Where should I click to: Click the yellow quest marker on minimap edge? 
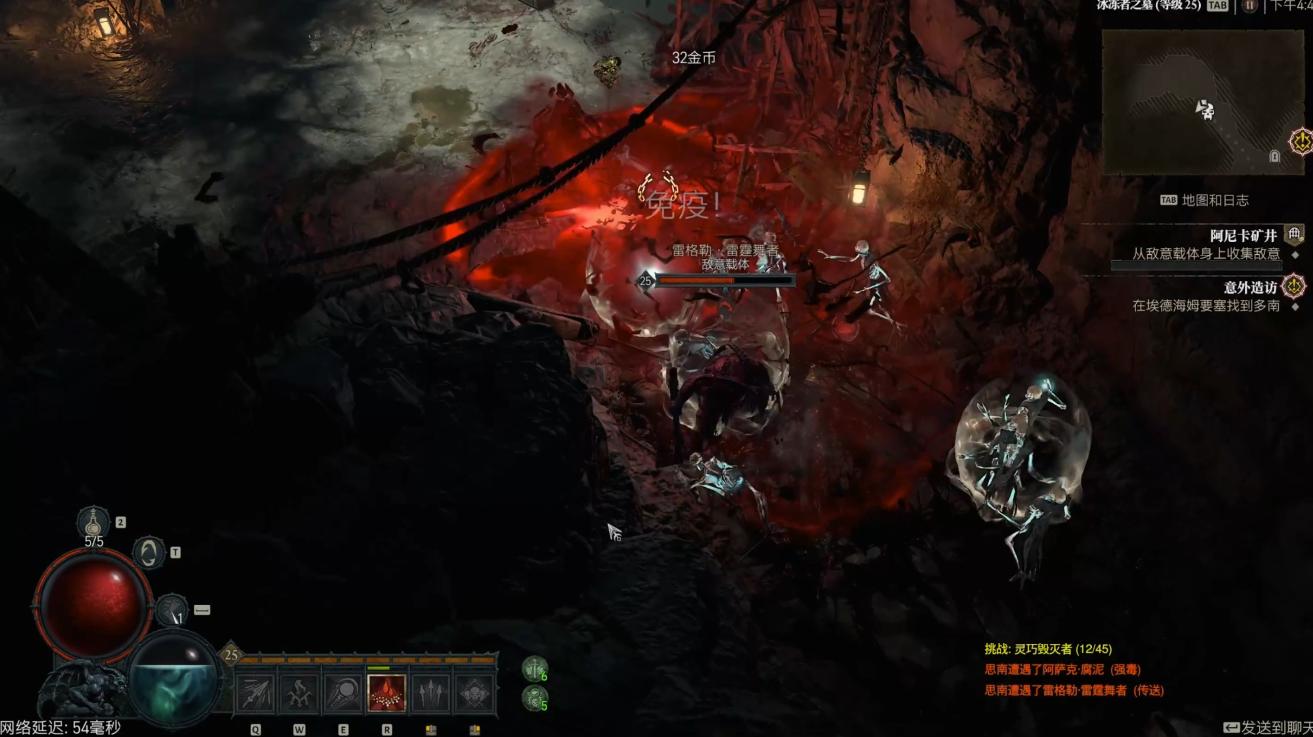coord(1300,142)
